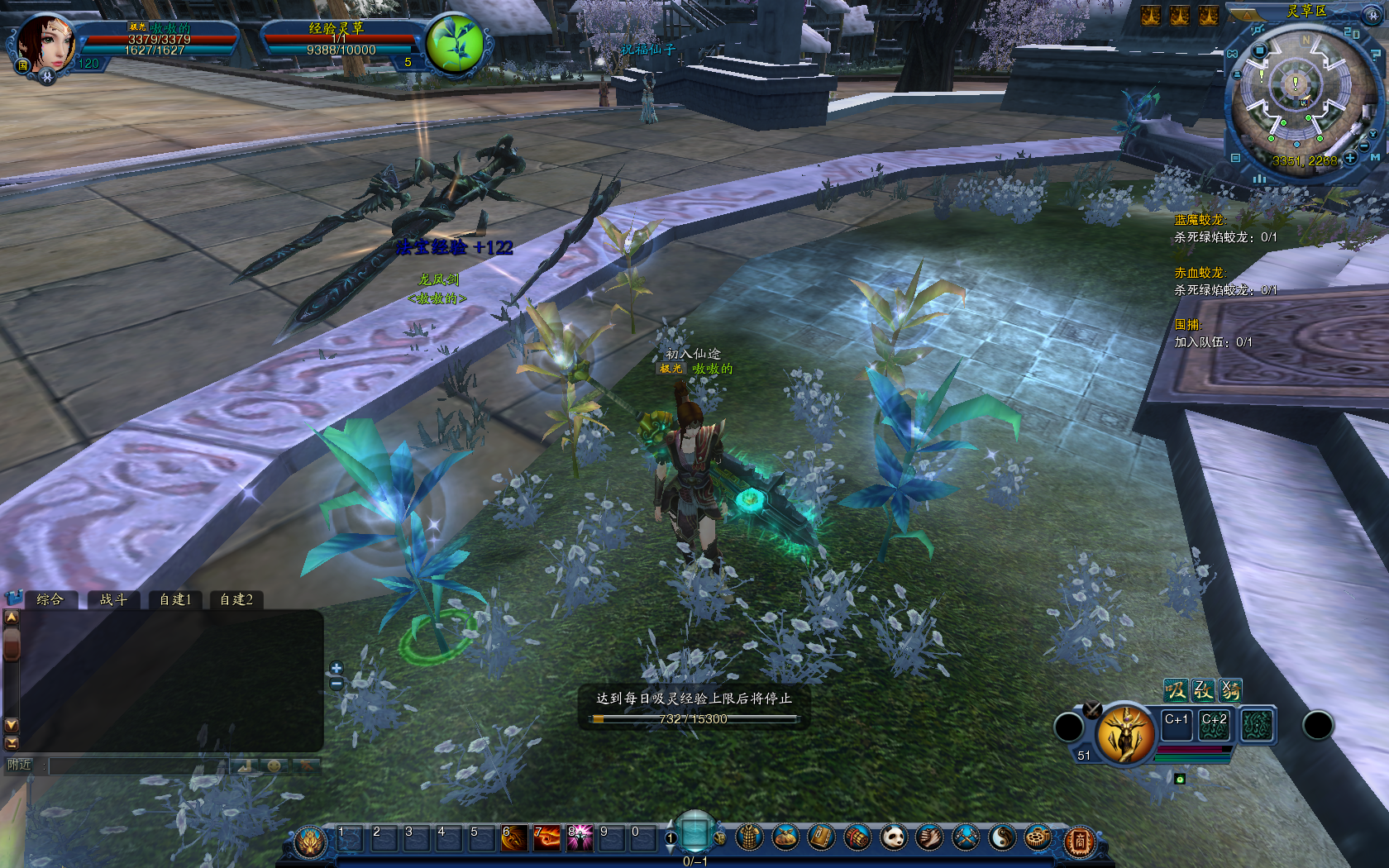Click the 吸 absorb skill button
The image size is (1389, 868).
coord(1175,689)
